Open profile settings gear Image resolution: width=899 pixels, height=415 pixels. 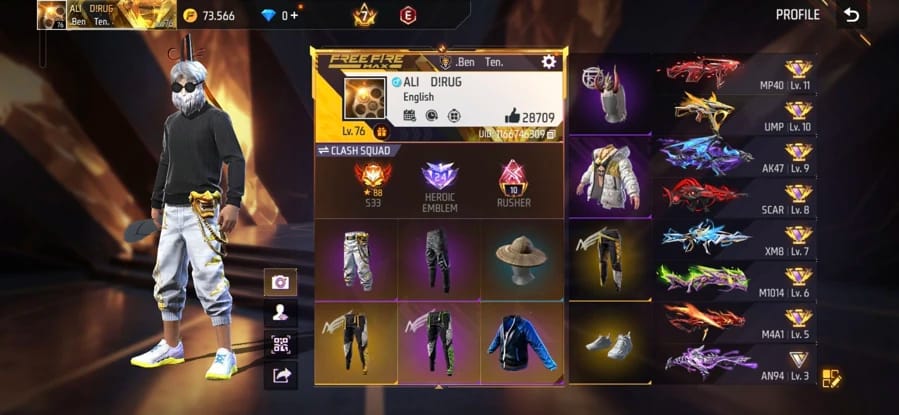point(549,62)
